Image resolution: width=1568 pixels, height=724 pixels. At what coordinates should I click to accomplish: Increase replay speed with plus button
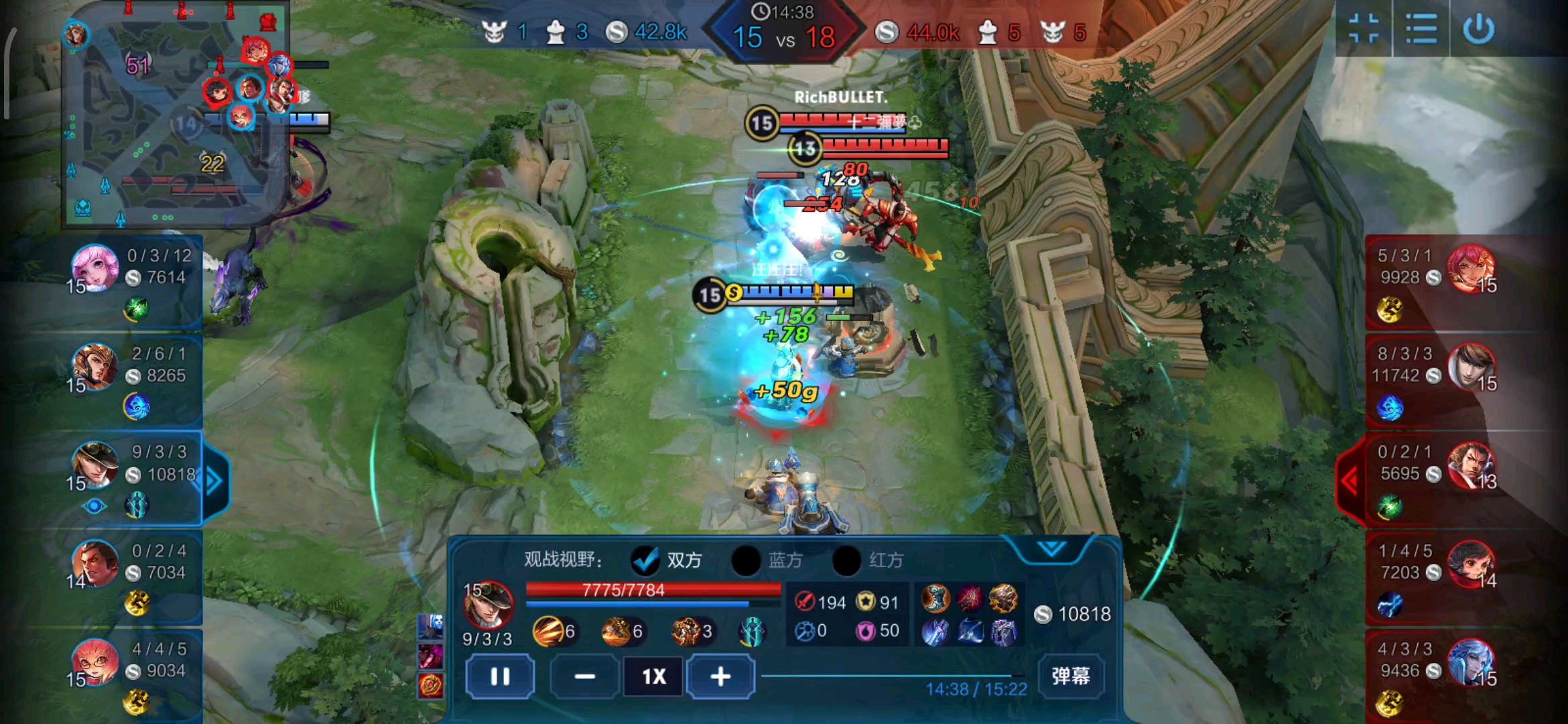point(720,676)
